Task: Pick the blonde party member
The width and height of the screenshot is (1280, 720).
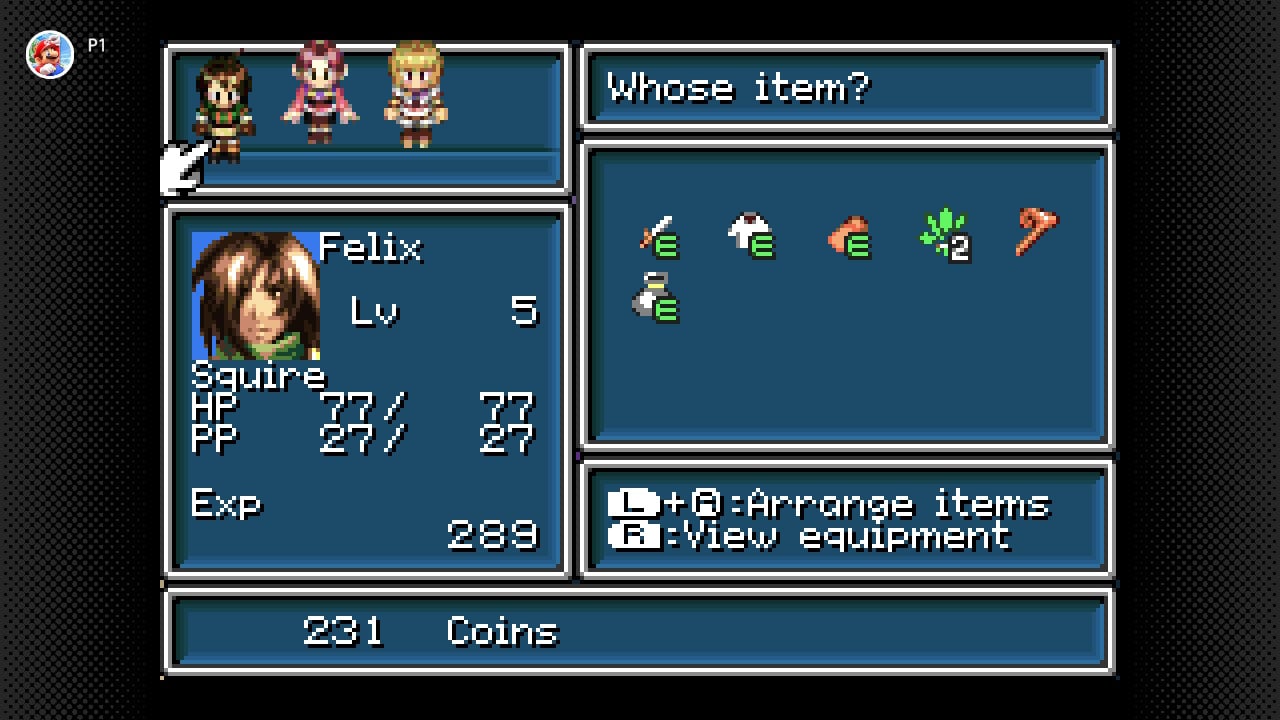Action: point(416,95)
